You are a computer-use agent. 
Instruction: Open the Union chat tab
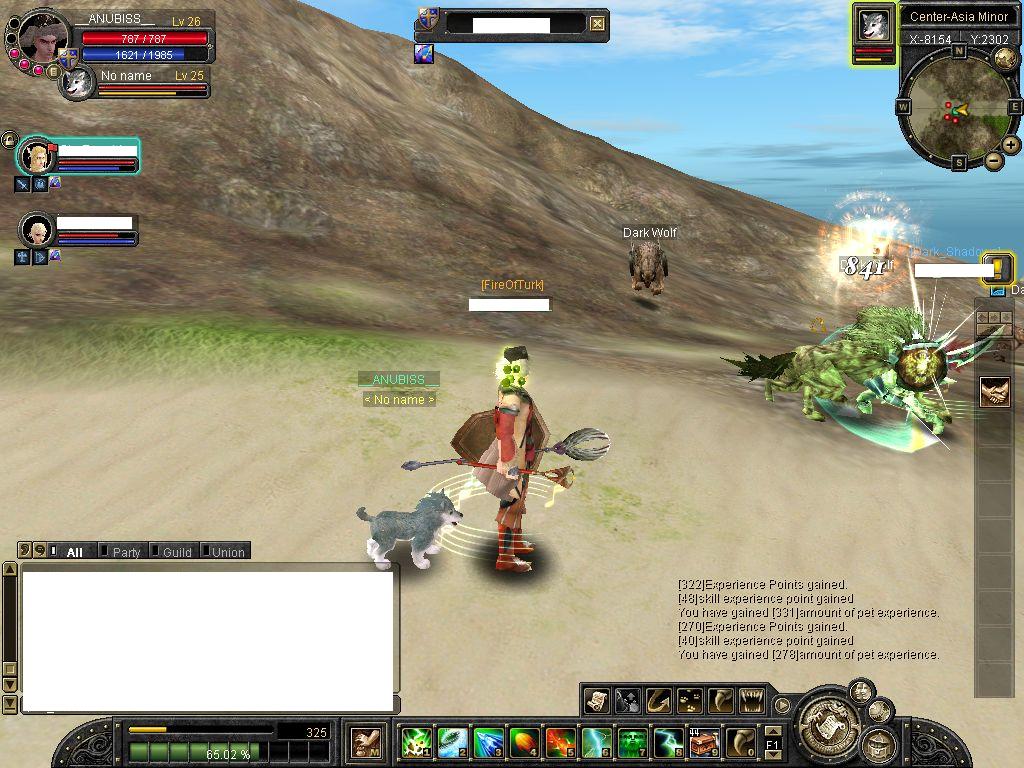click(227, 552)
